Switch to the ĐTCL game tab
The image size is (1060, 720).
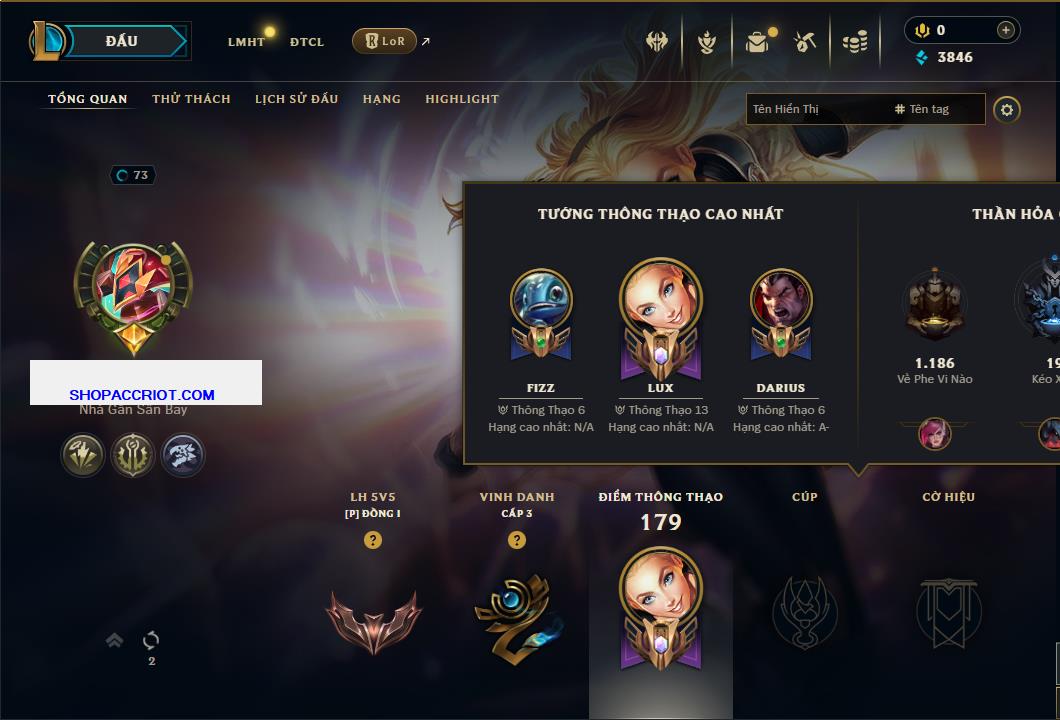point(307,42)
